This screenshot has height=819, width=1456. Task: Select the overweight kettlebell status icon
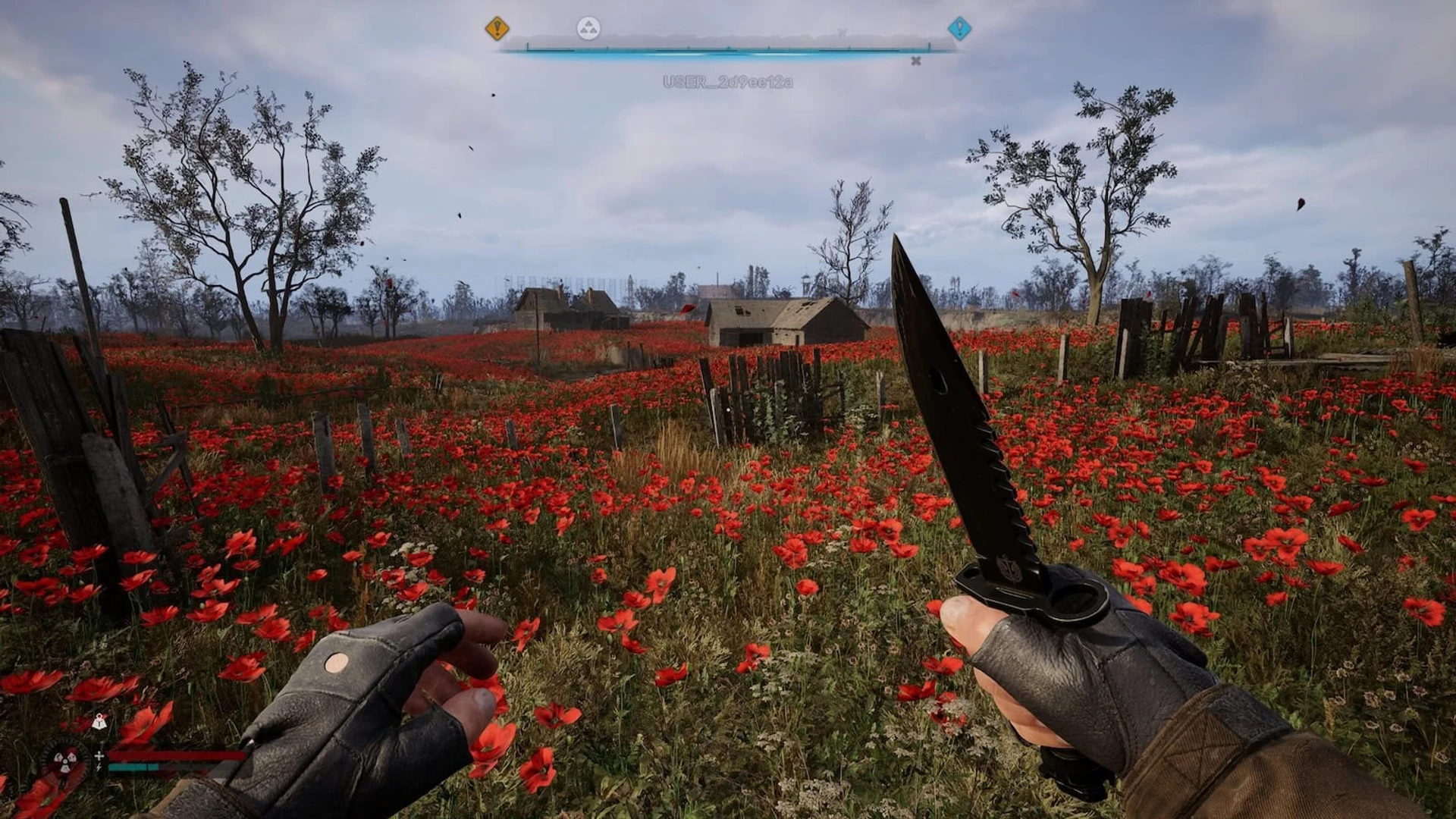click(x=99, y=723)
